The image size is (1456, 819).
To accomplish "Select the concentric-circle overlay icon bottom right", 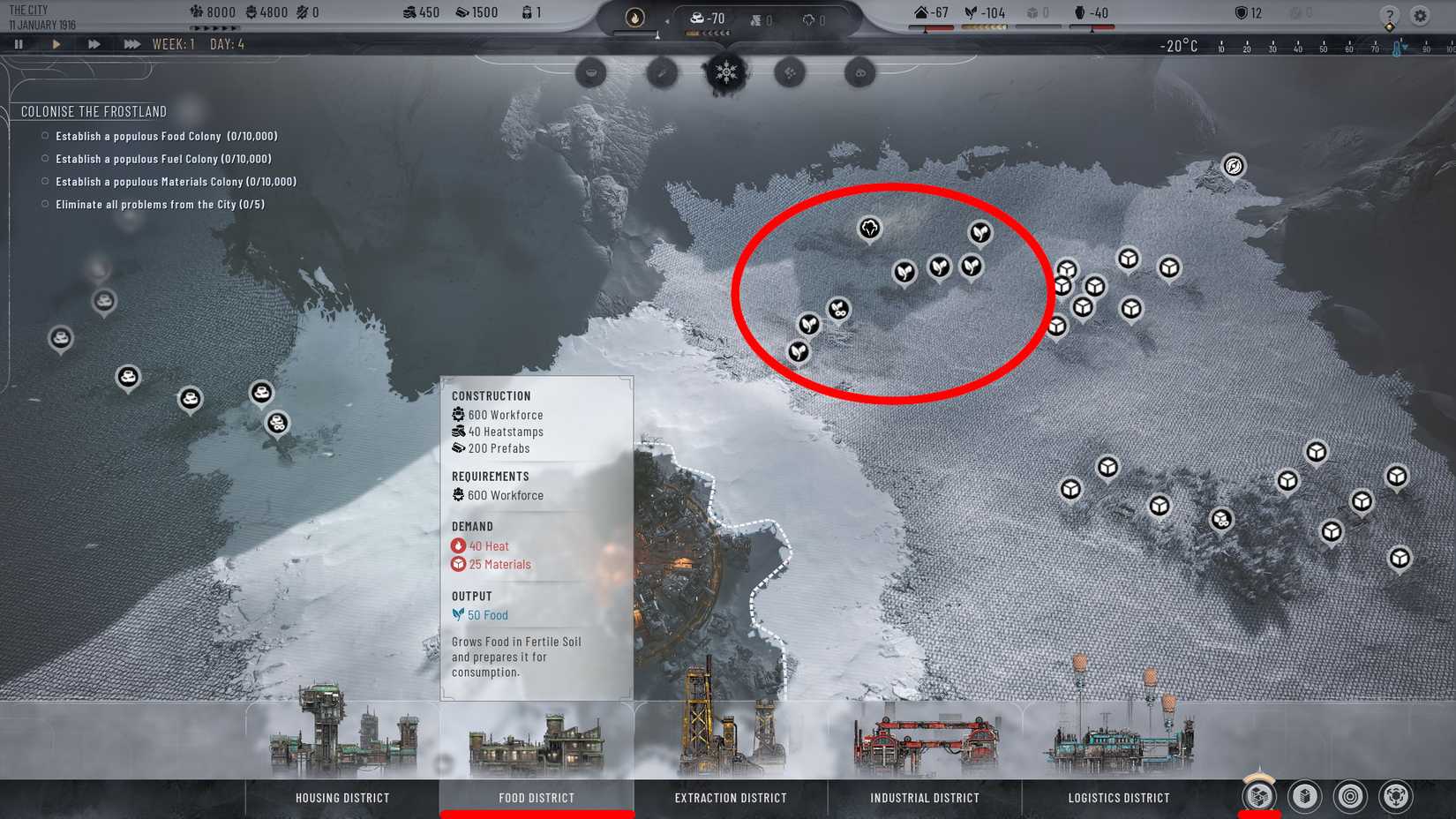I will point(1348,795).
